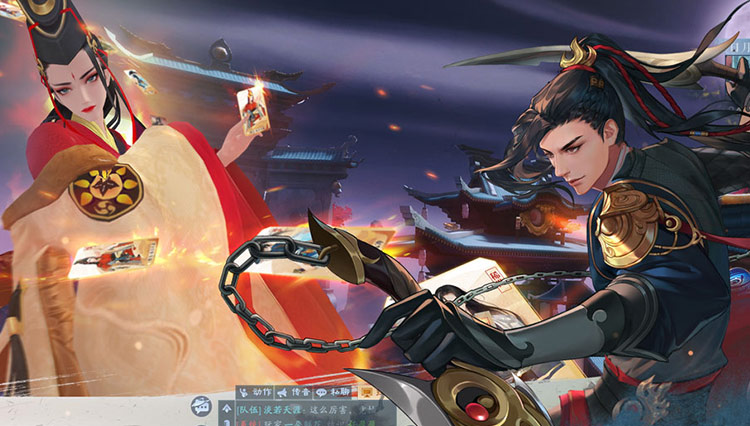Click the round hat icon beside chat
750x426 pixels.
click(x=201, y=407)
